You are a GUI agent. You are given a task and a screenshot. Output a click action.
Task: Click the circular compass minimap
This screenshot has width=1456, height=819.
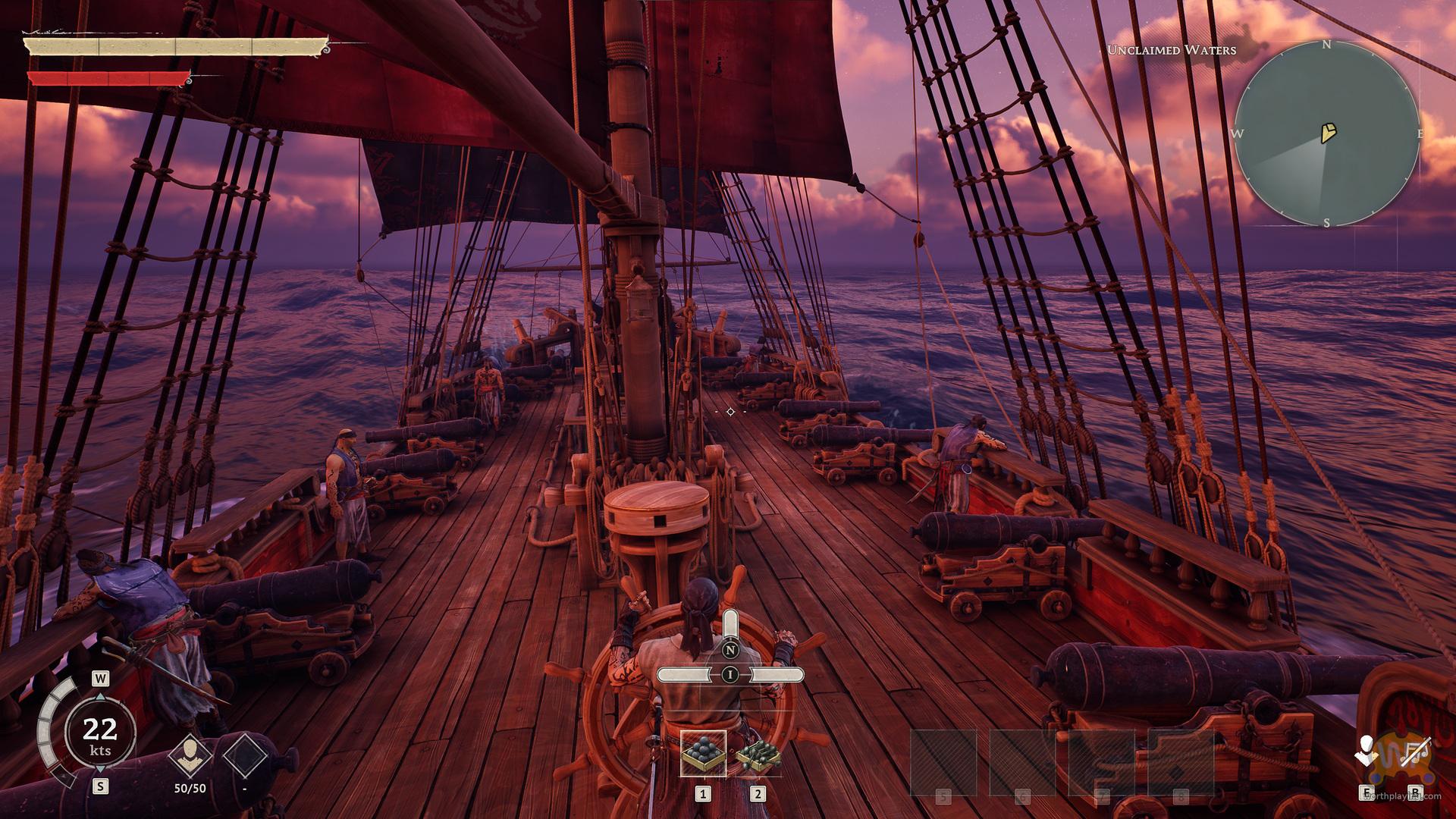point(1326,134)
